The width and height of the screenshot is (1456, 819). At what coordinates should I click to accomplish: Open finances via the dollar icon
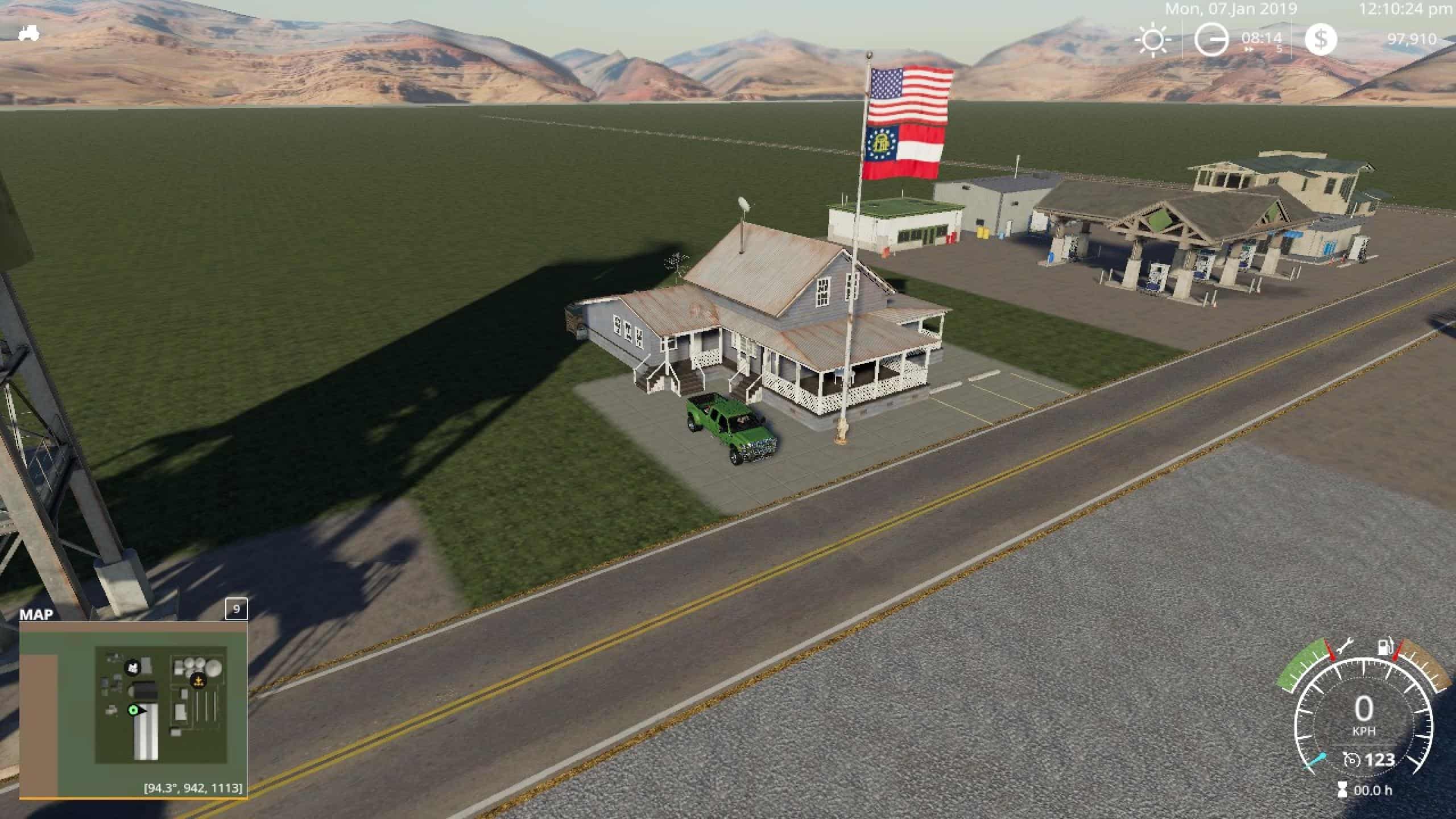[1321, 40]
